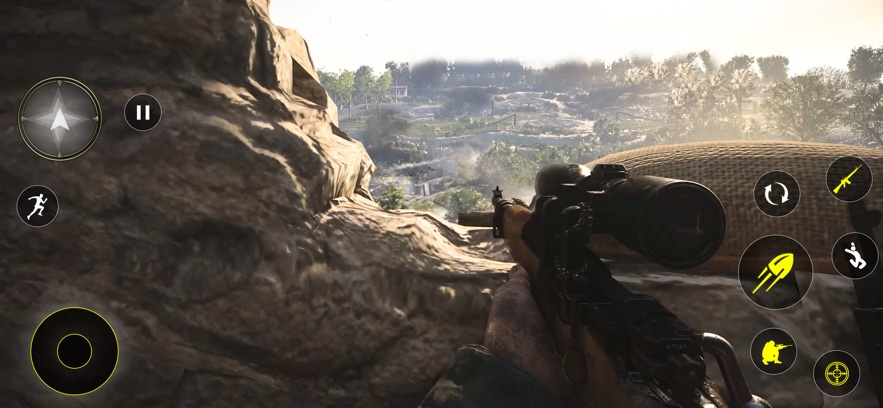883x408 pixels.
Task: Tap the compass arrow minimap
Action: point(60,119)
